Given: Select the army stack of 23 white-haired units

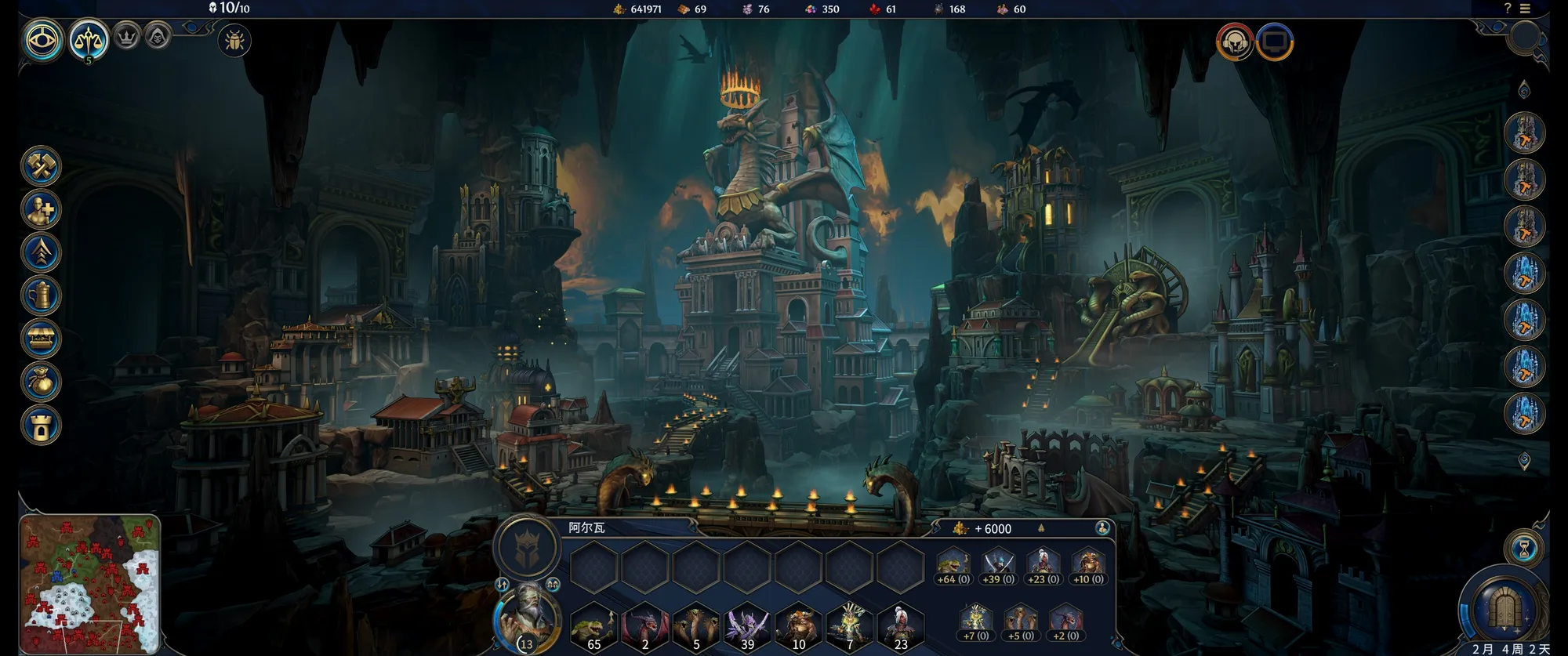Looking at the screenshot, I should [900, 628].
